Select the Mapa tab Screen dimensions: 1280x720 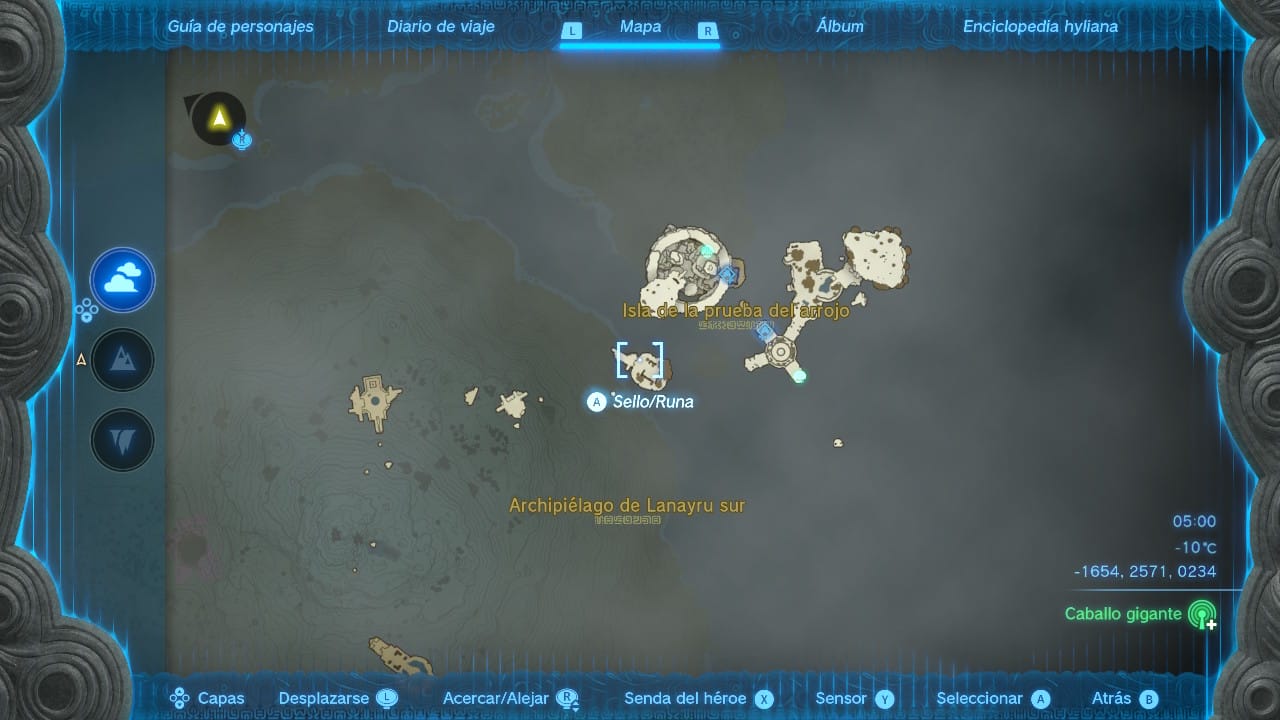coord(640,27)
